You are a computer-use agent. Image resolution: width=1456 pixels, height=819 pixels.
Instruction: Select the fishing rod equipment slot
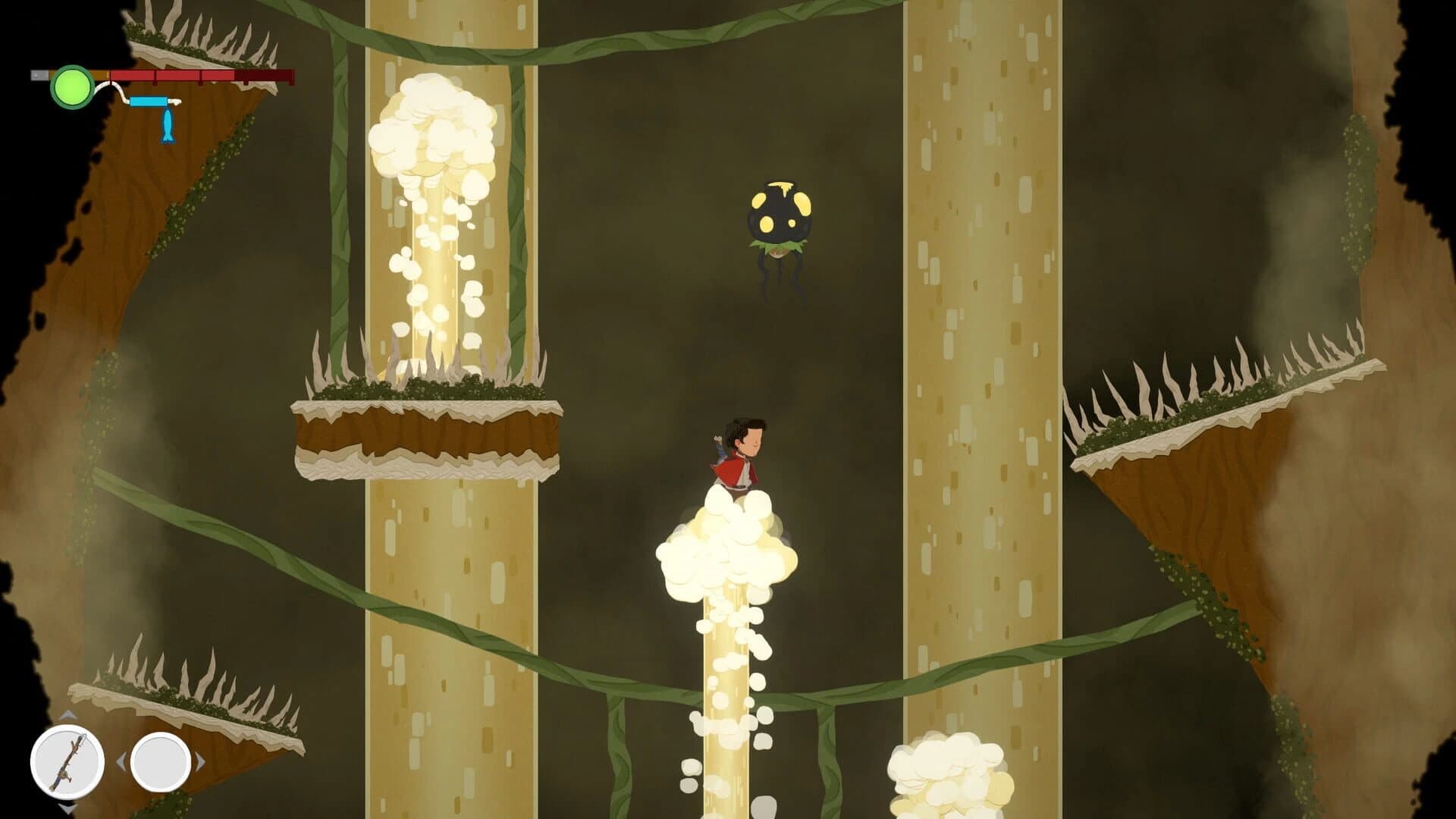[67, 761]
